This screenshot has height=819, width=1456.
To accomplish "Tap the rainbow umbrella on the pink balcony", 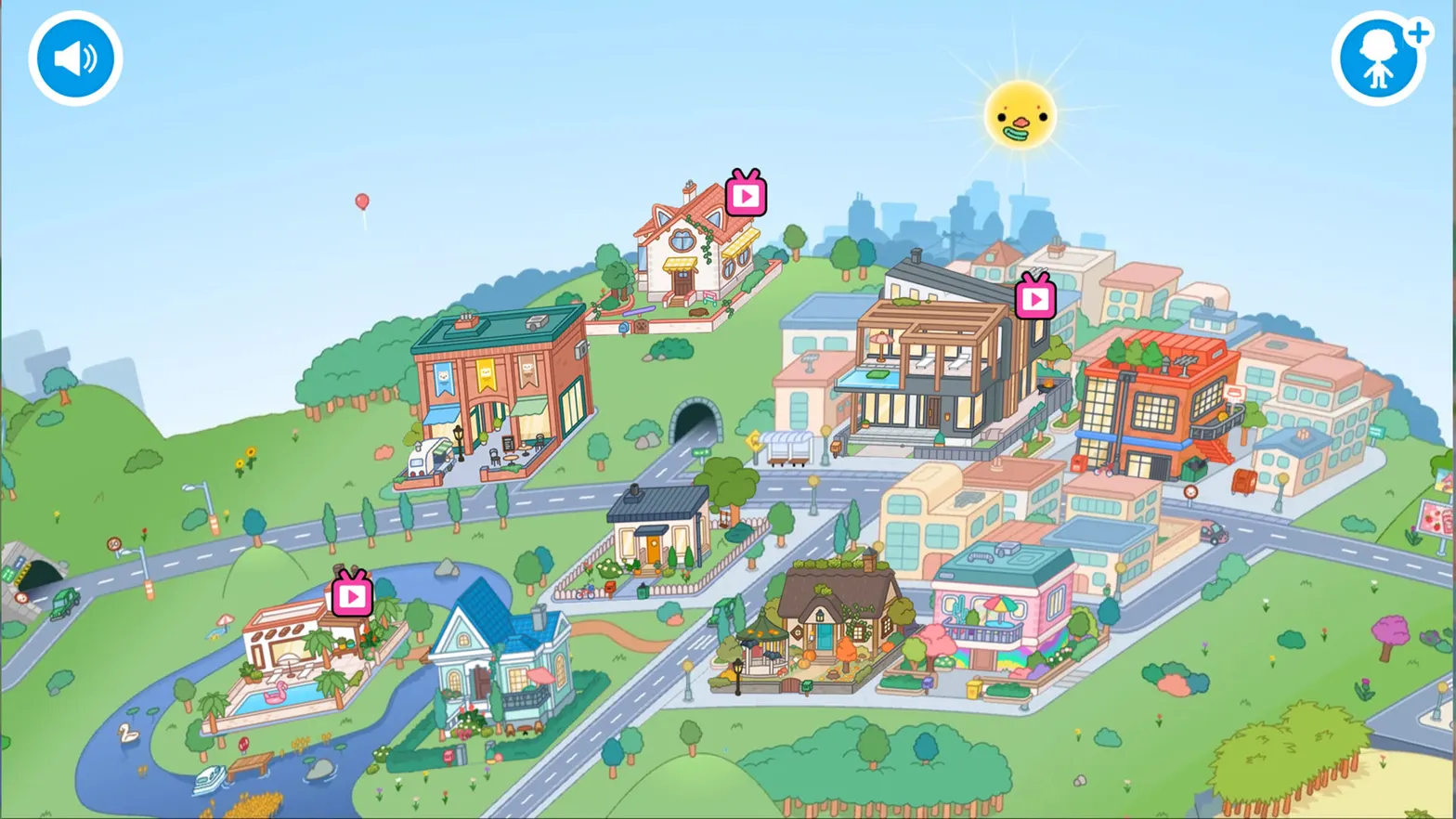I will (1000, 603).
